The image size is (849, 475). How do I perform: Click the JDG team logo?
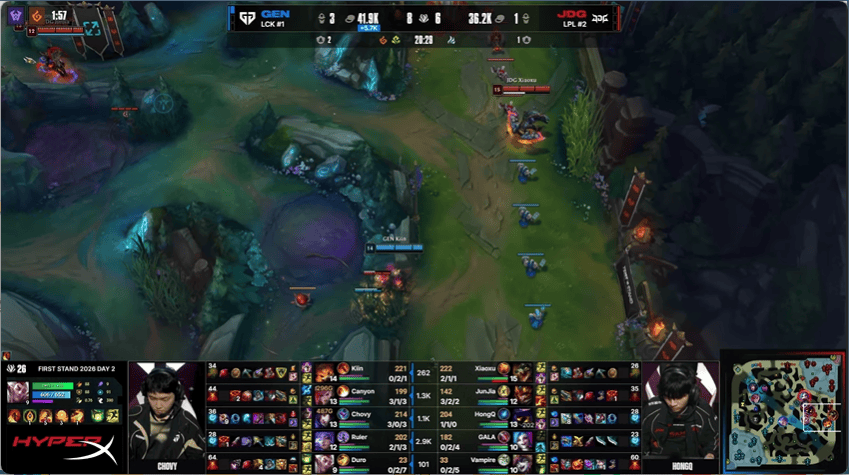tap(602, 17)
